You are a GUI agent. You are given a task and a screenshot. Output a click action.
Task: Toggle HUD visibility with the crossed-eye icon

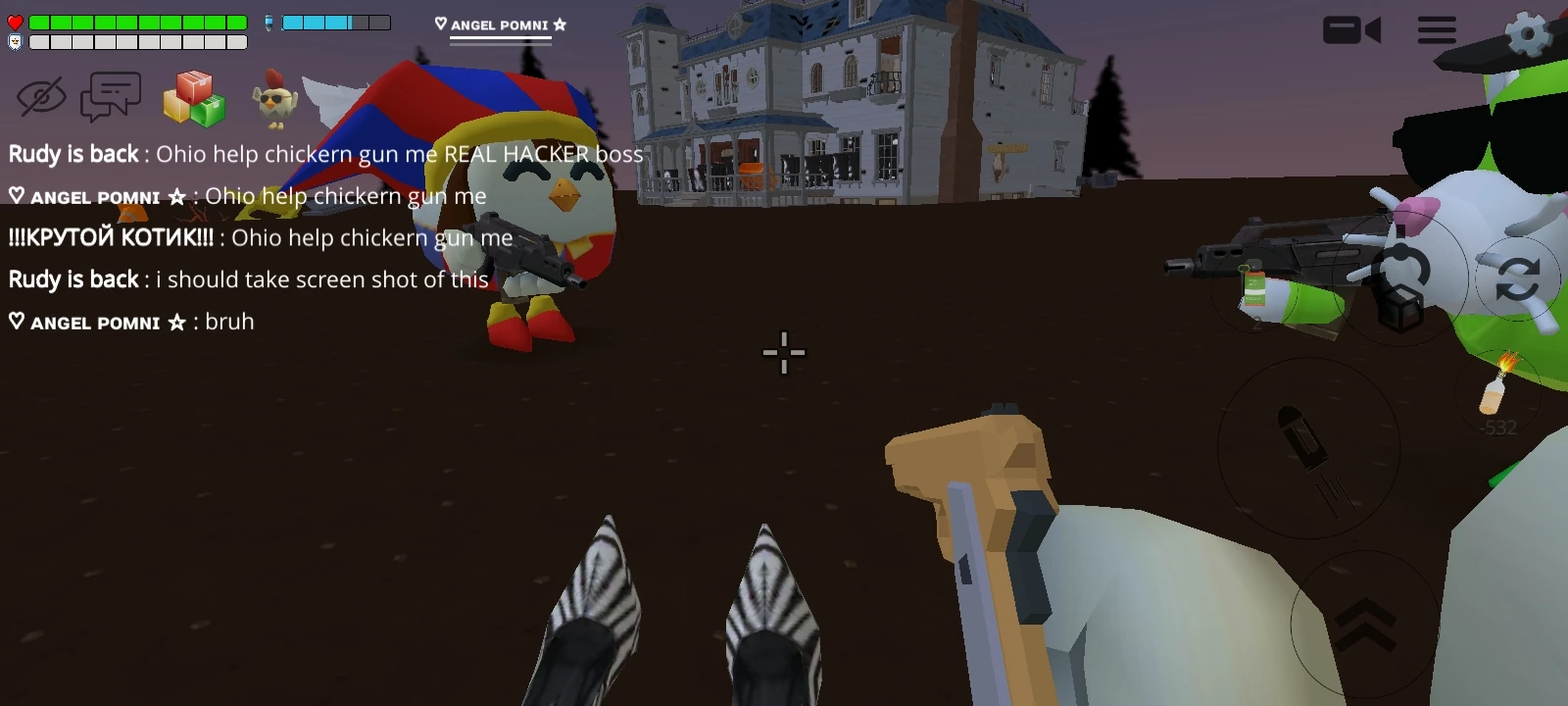tap(41, 96)
